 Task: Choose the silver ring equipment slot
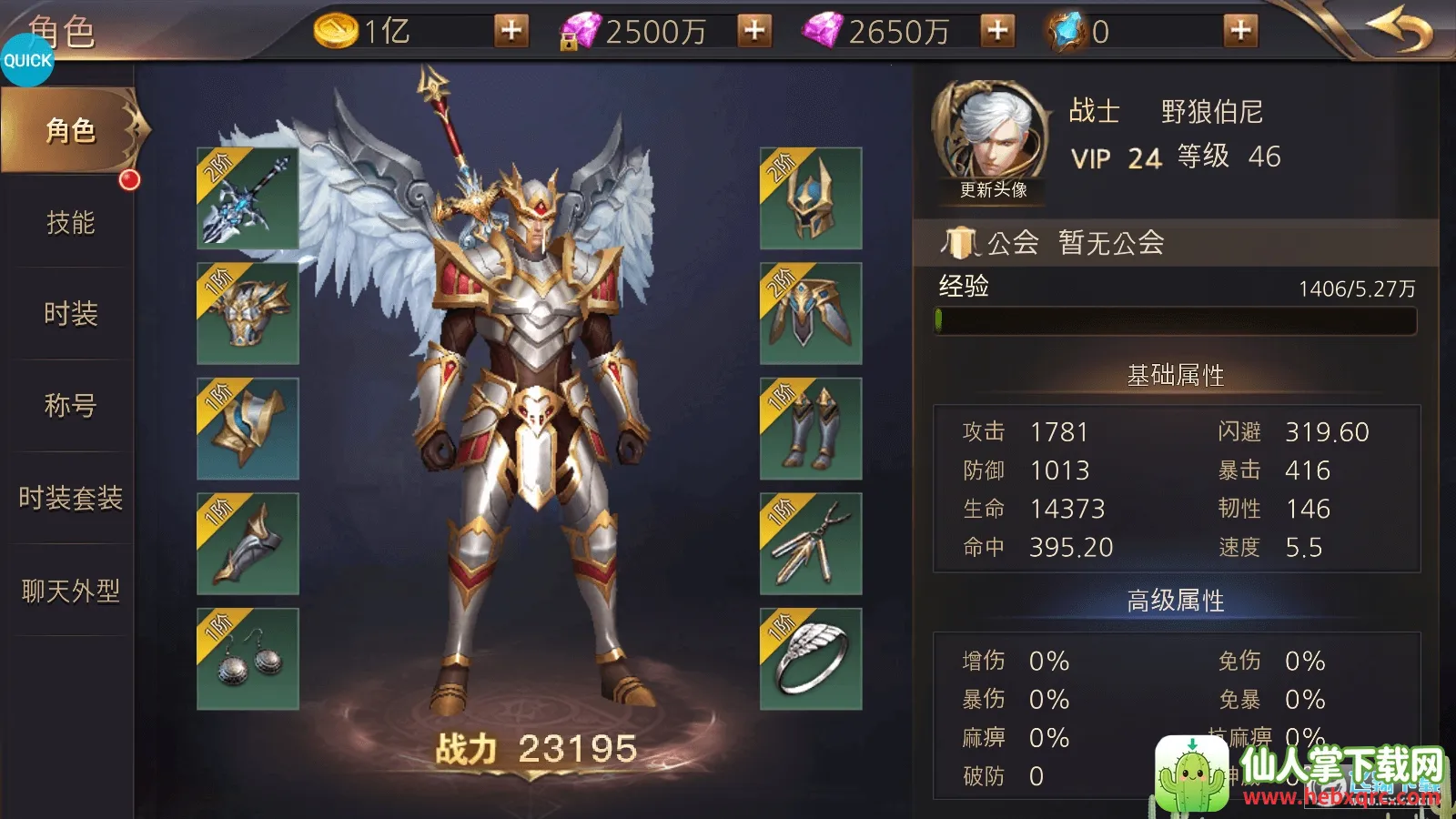(811, 659)
